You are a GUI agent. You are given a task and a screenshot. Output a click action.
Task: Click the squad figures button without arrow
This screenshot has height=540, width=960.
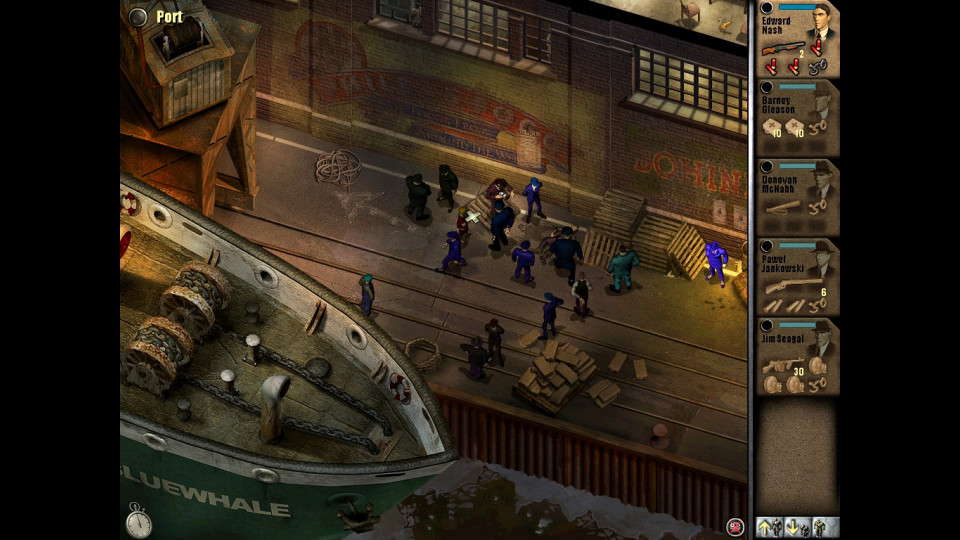824,526
